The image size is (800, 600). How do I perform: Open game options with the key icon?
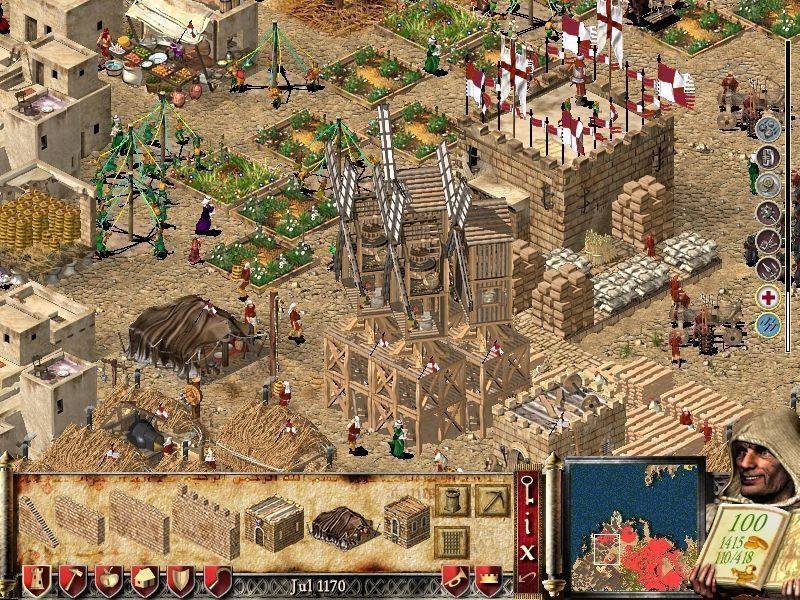pyautogui.click(x=528, y=490)
